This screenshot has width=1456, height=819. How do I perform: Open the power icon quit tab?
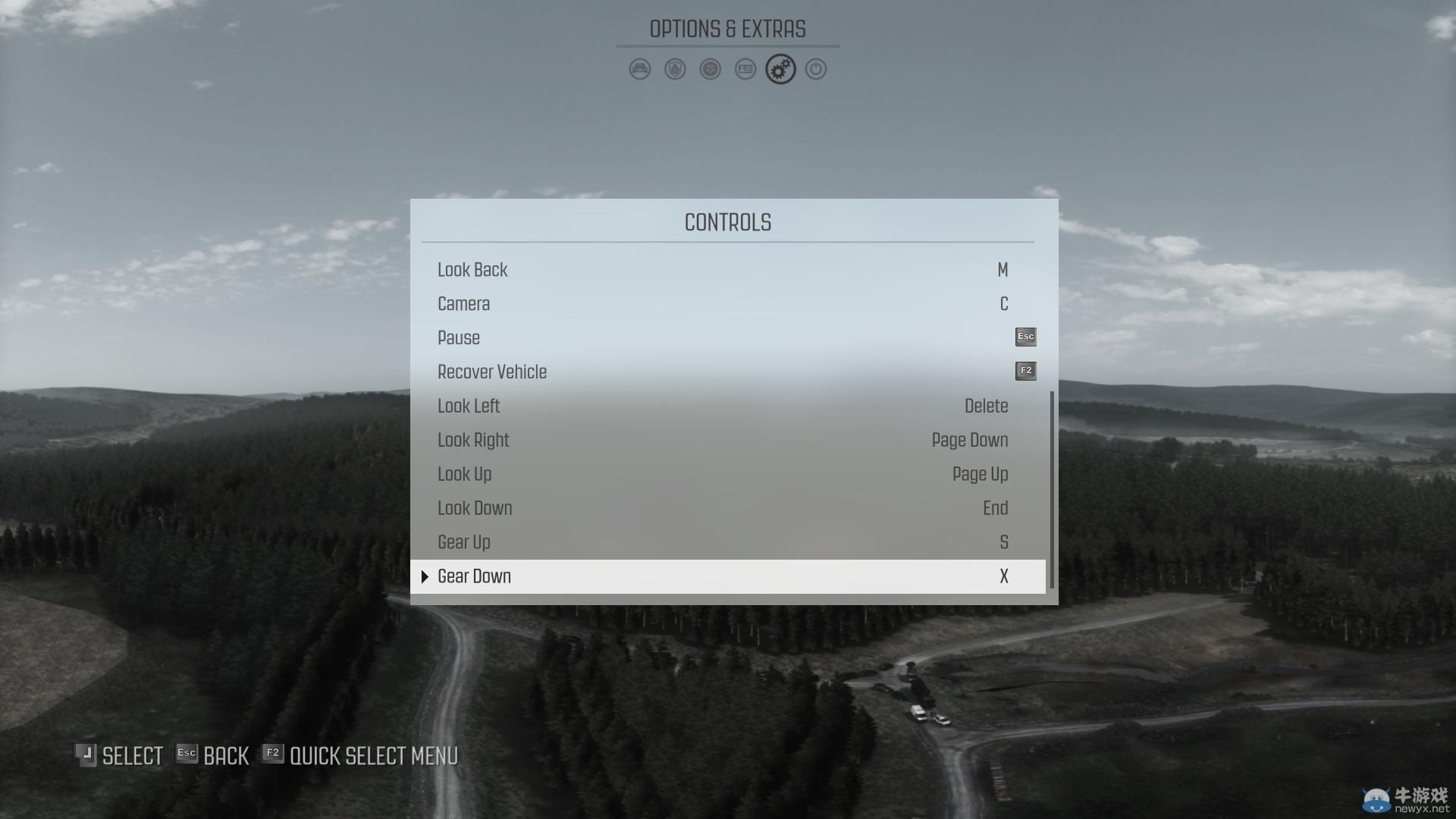tap(816, 70)
